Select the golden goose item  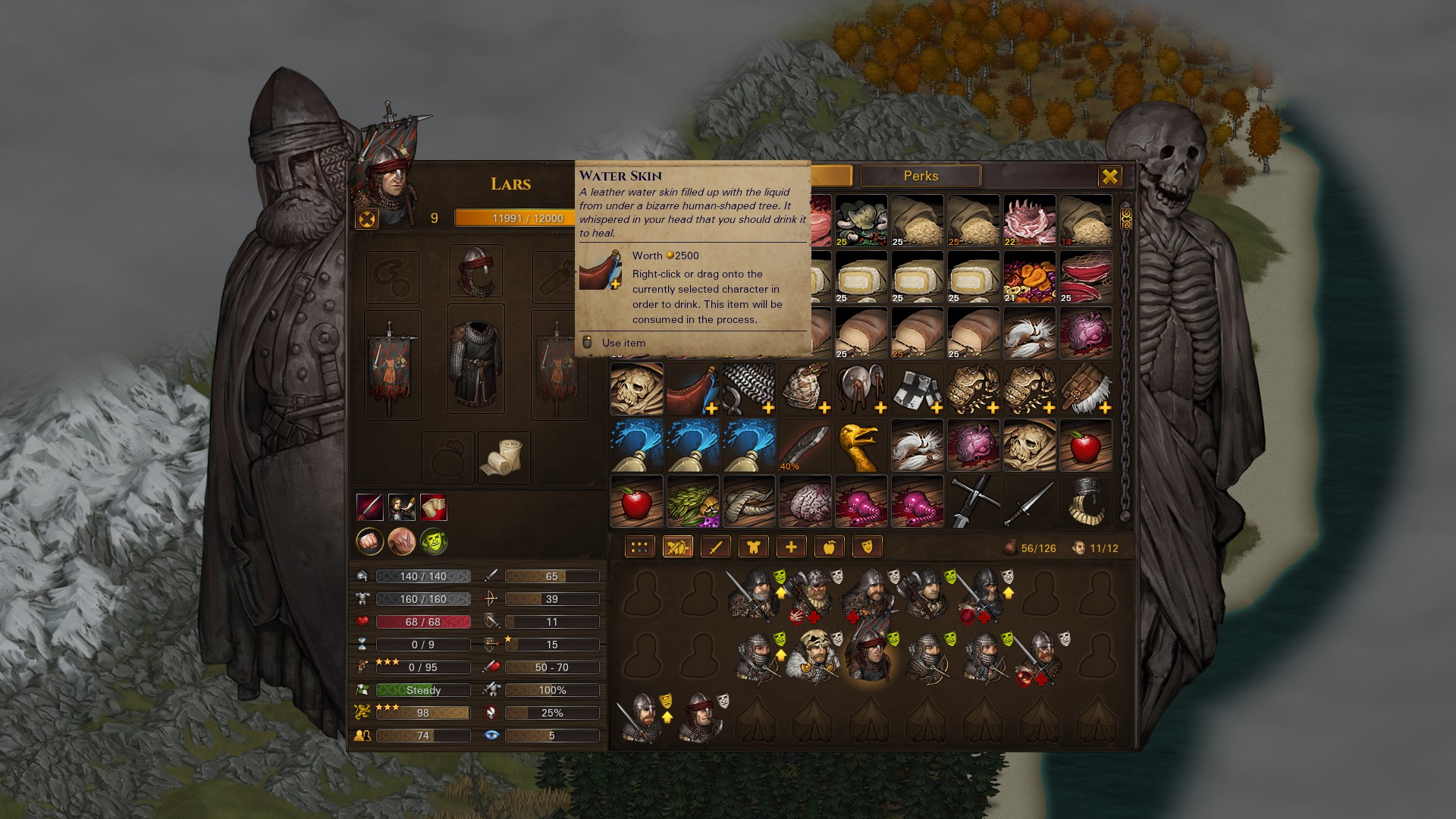(861, 446)
